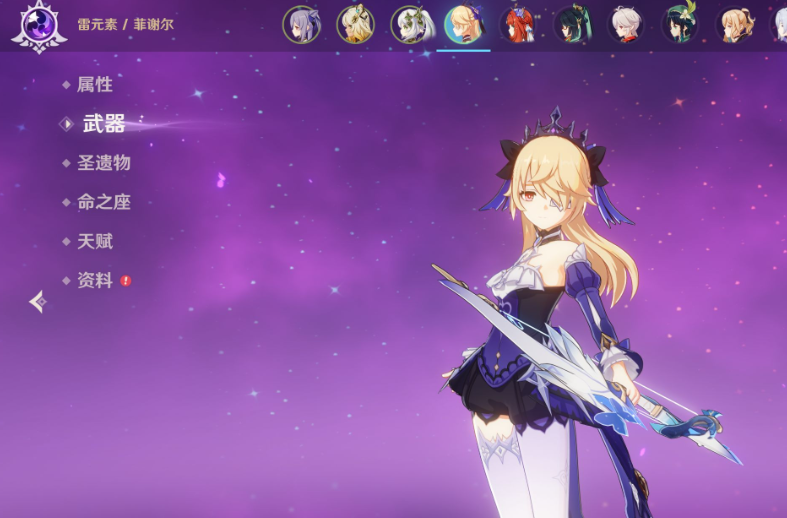Pick the green-hatted Venti portrait
Screen dimensions: 787x518
(x=679, y=25)
